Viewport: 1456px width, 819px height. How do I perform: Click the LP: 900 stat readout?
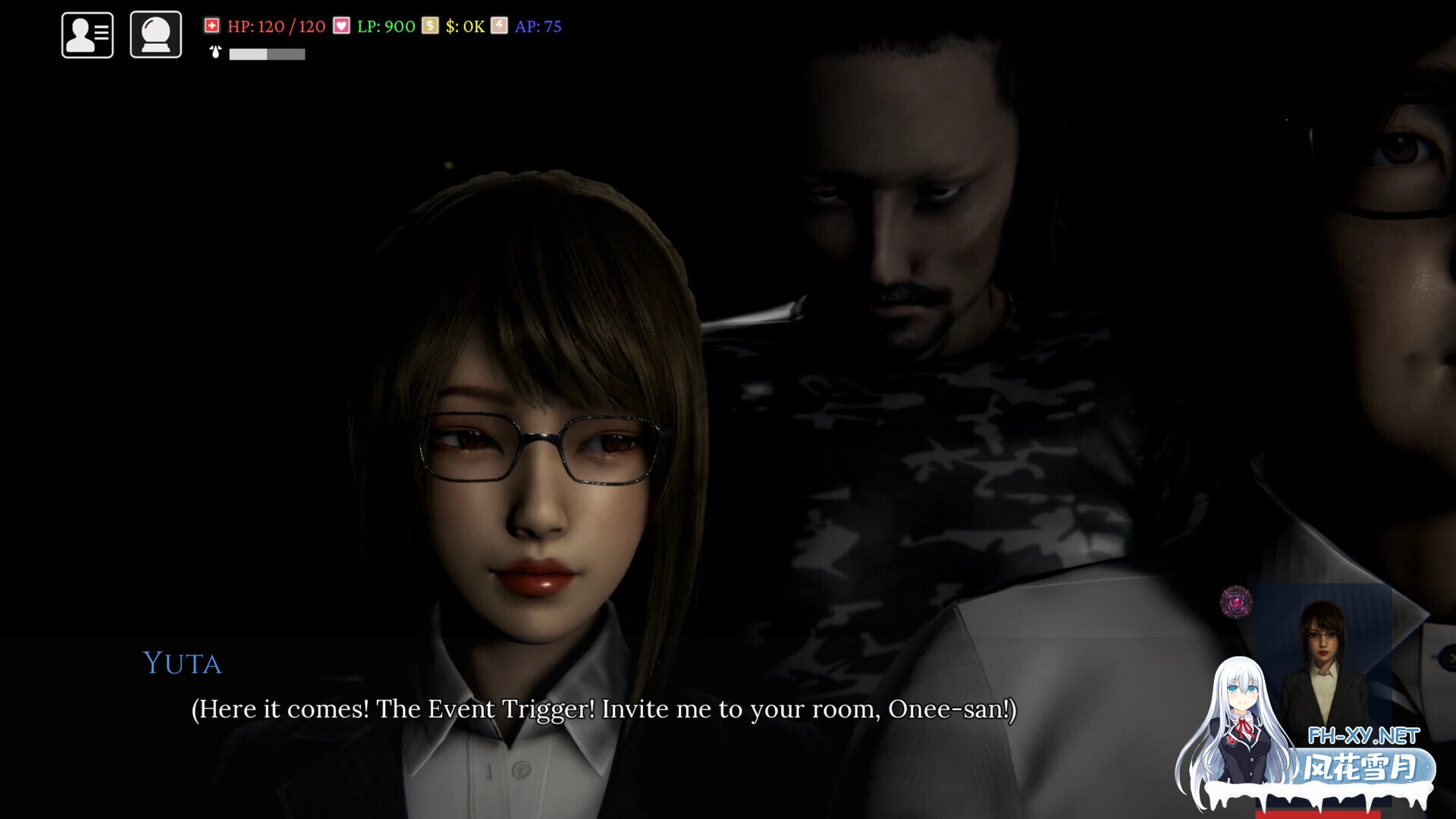tap(388, 24)
